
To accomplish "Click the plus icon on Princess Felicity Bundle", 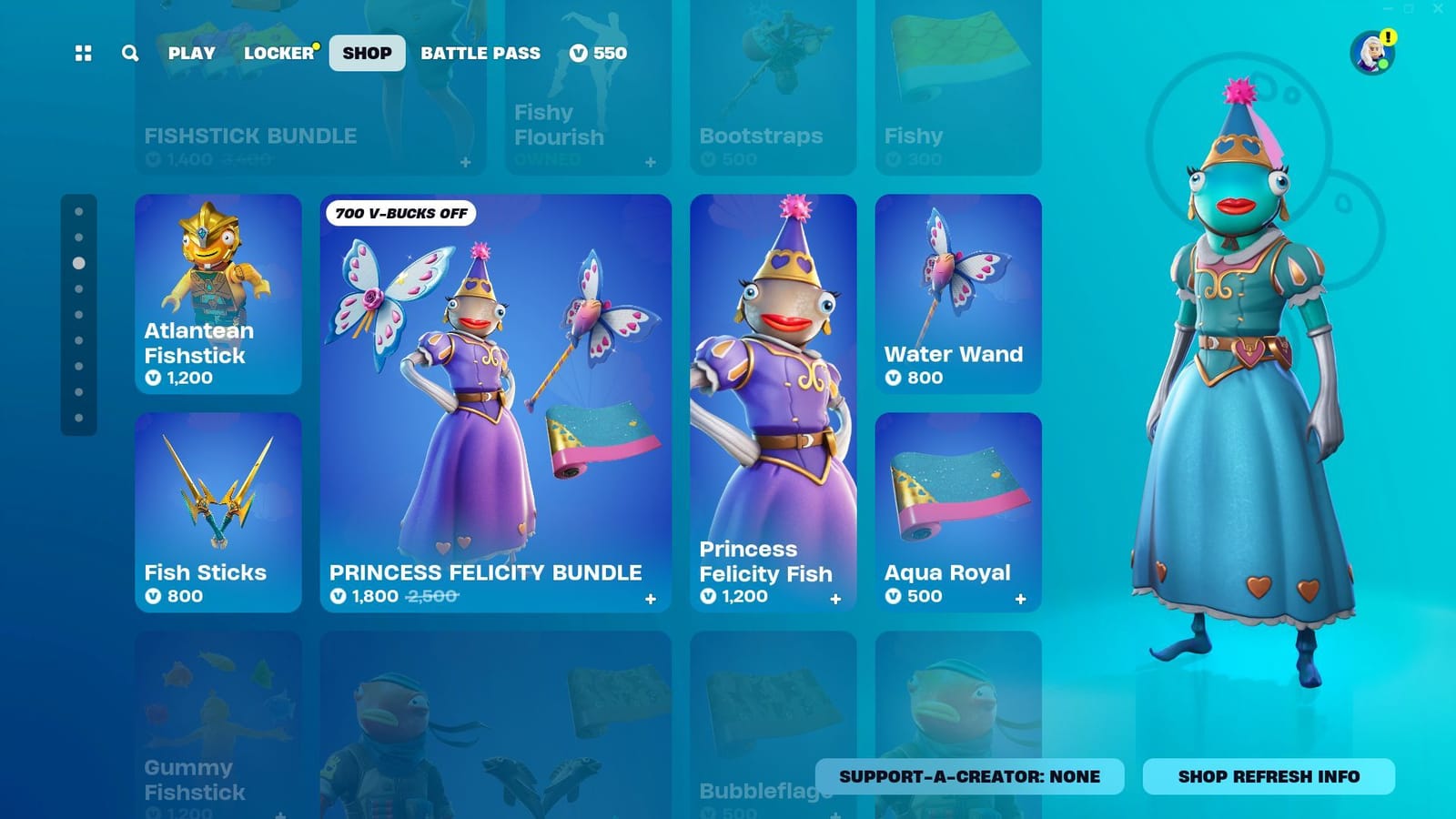I will click(652, 598).
